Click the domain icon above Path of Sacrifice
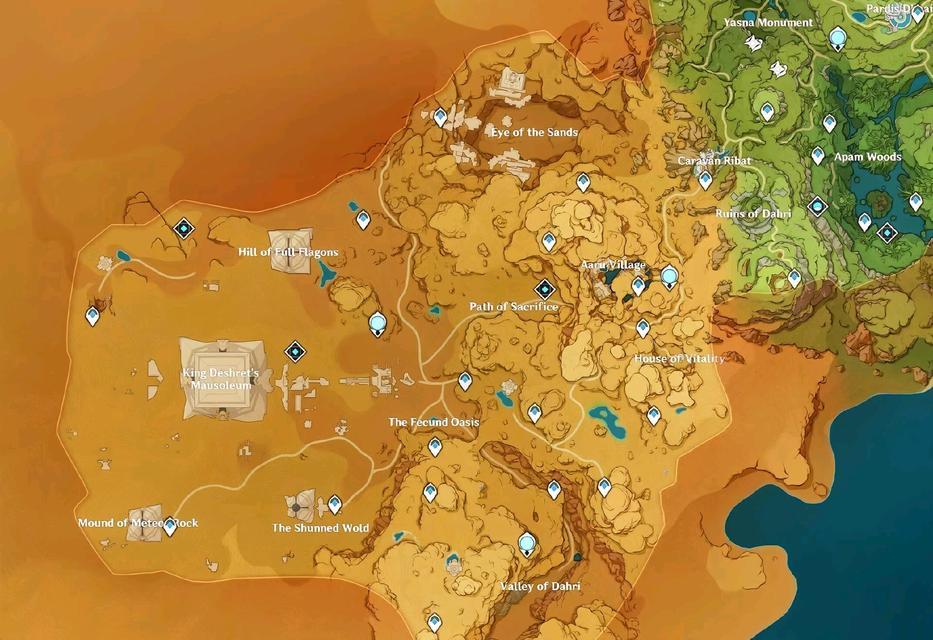The height and width of the screenshot is (640, 933). 544,288
